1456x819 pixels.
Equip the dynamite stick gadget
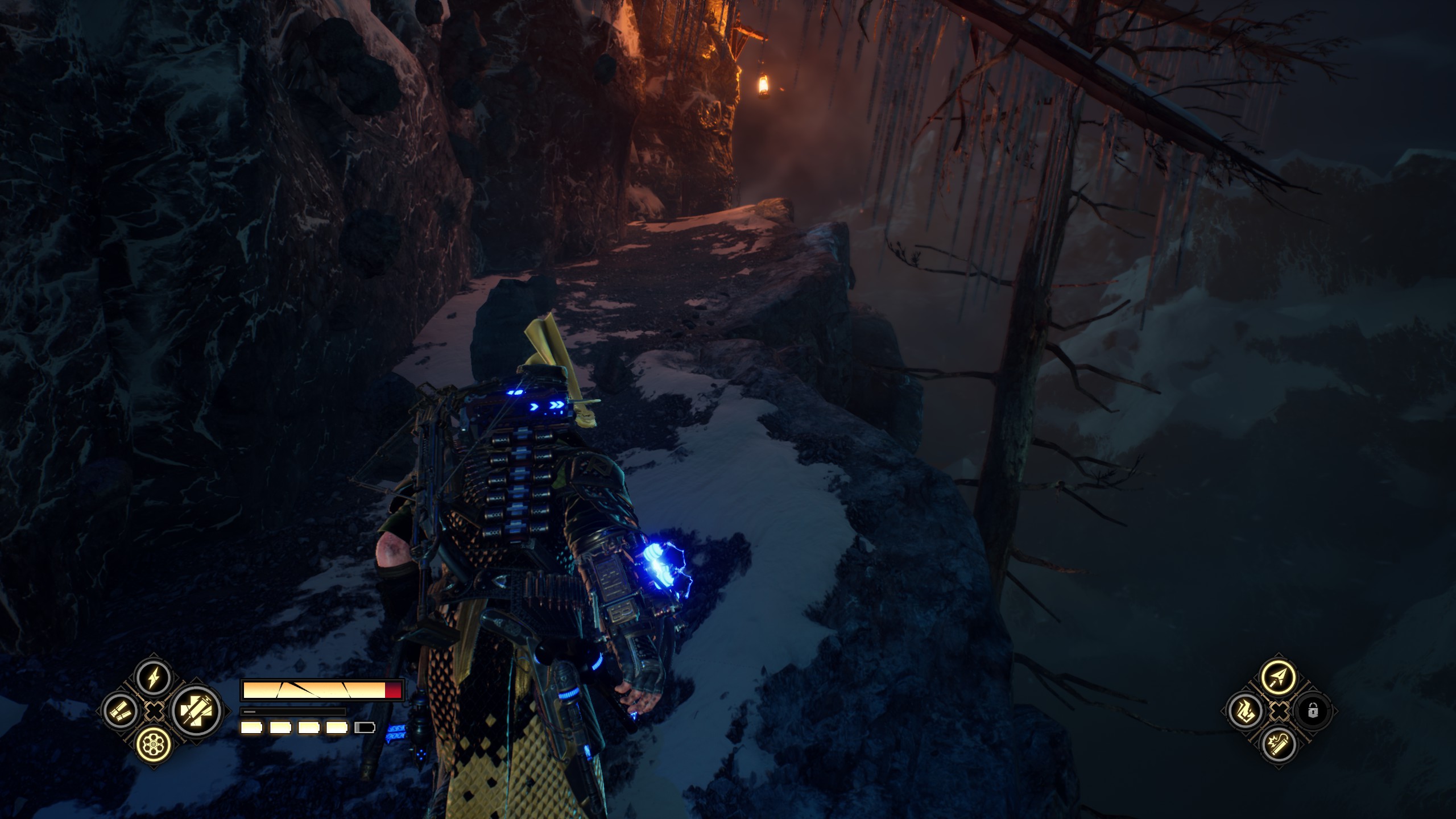click(1277, 744)
